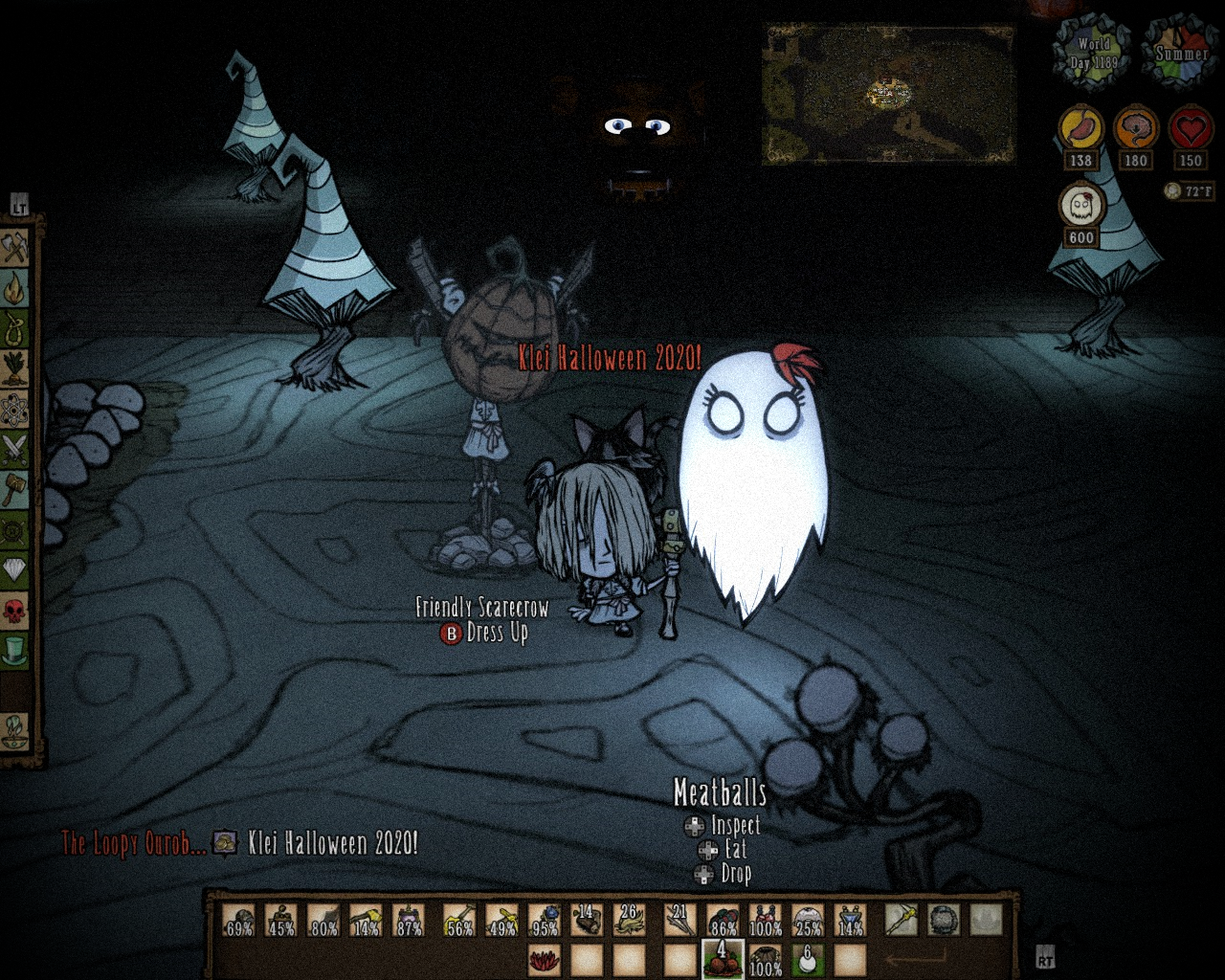Click the equipped hand-slot staff
The image size is (1225, 980).
pos(901,921)
